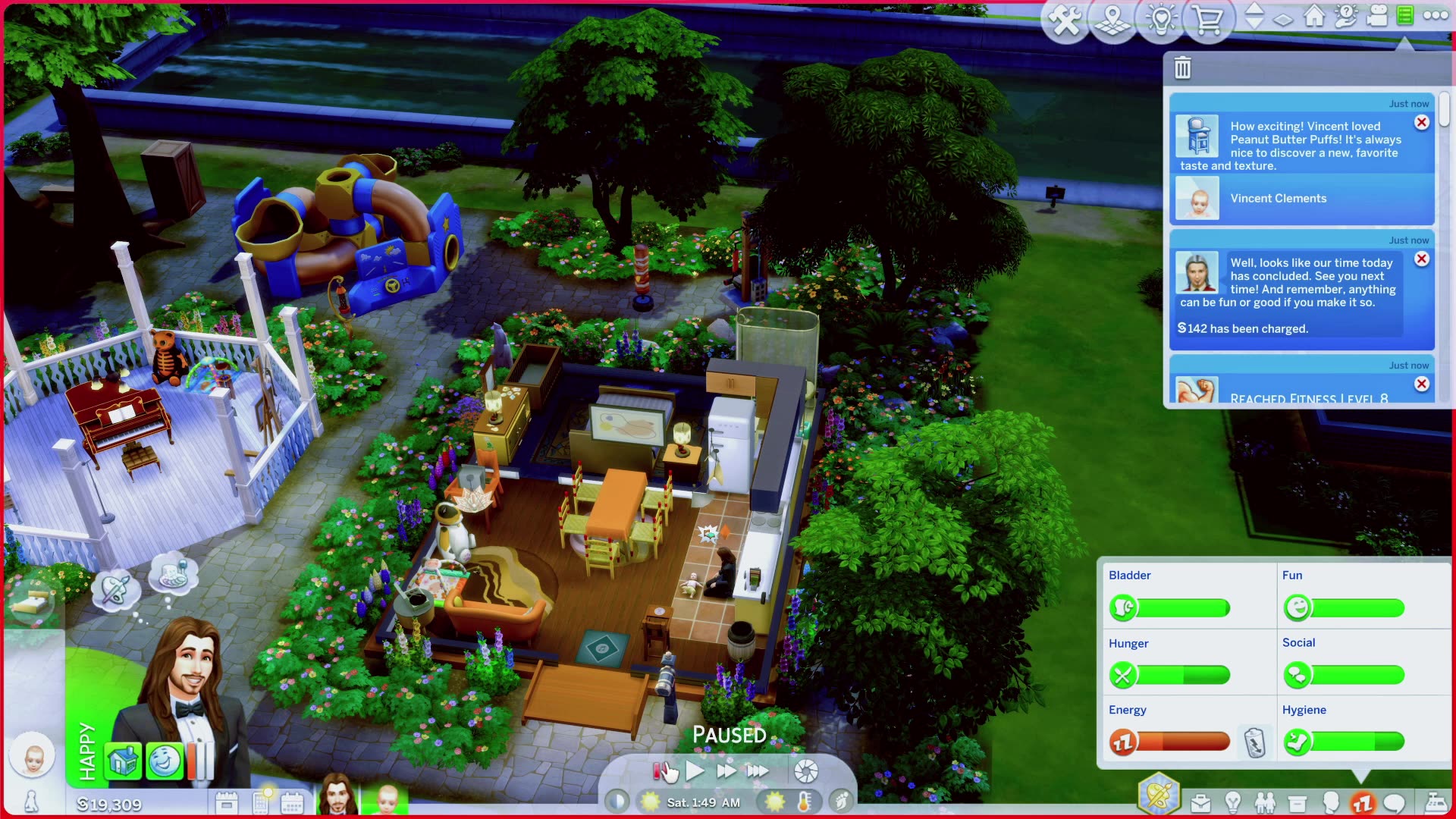Viewport: 1456px width, 819px height.
Task: Open the Relationships panel icon
Action: point(1265,802)
